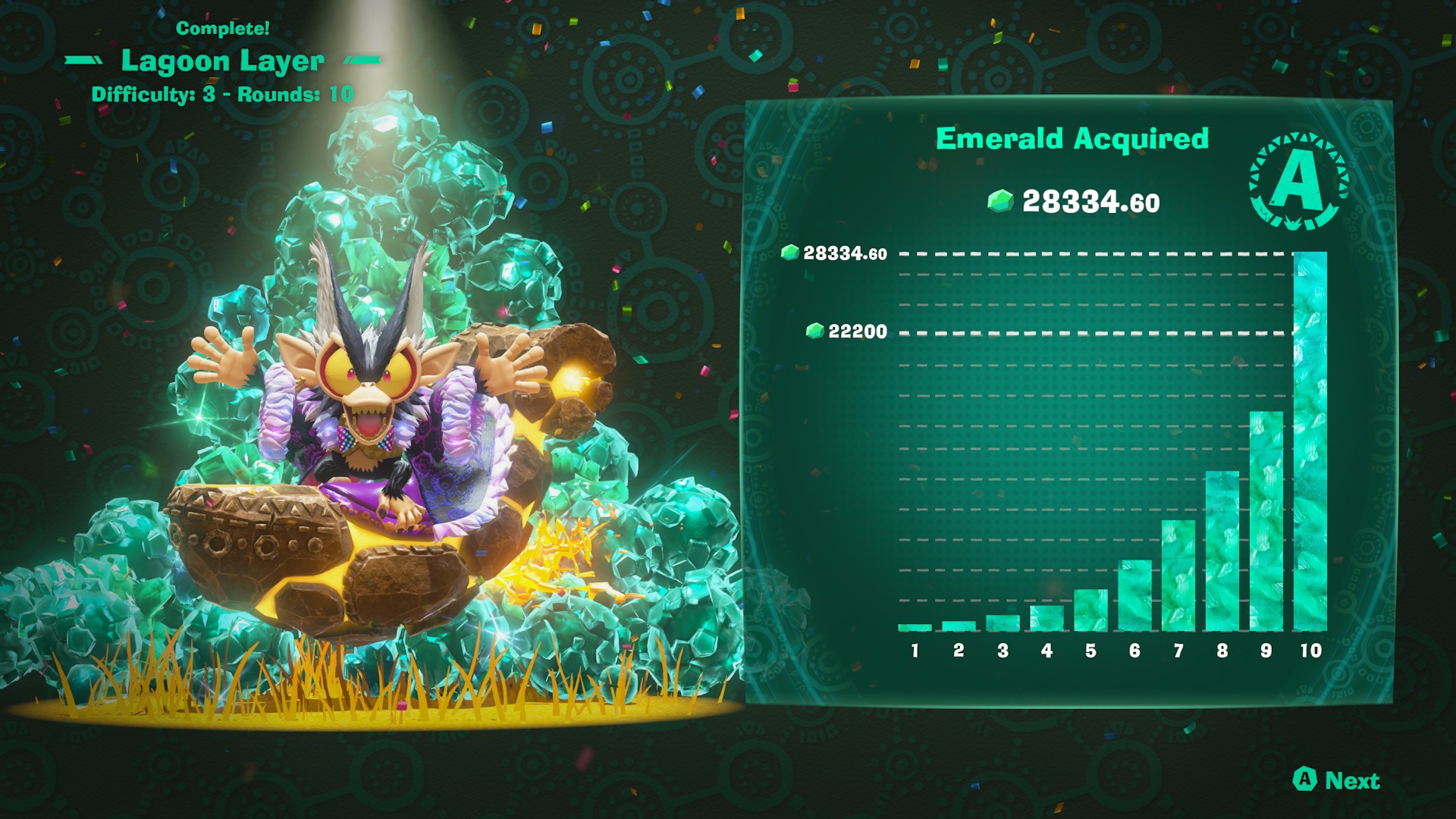The width and height of the screenshot is (1456, 819).
Task: Open the Emerald Acquired panel header
Action: [1072, 139]
